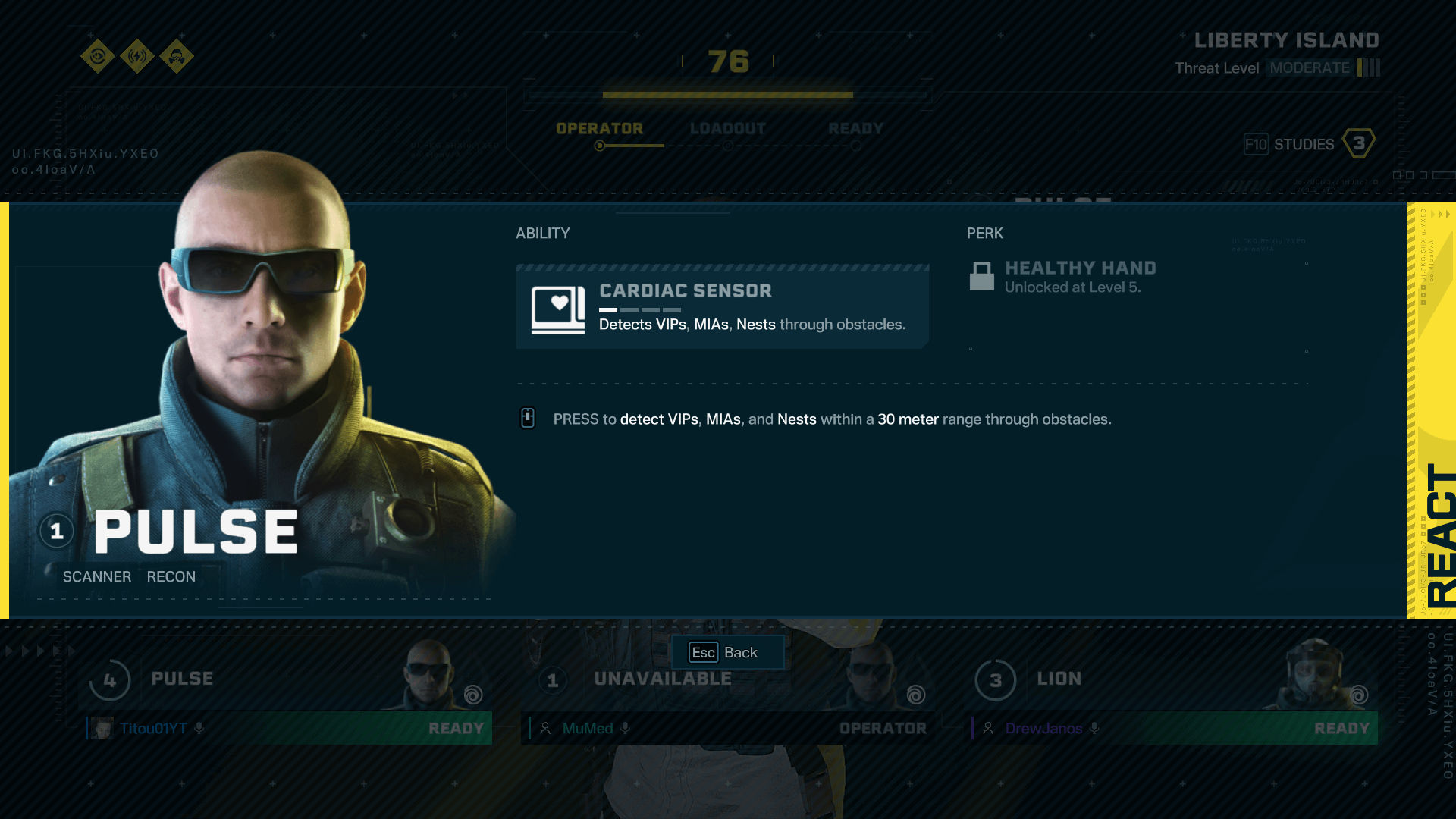Viewport: 1456px width, 819px height.
Task: Select the OPERATOR tab
Action: point(600,128)
